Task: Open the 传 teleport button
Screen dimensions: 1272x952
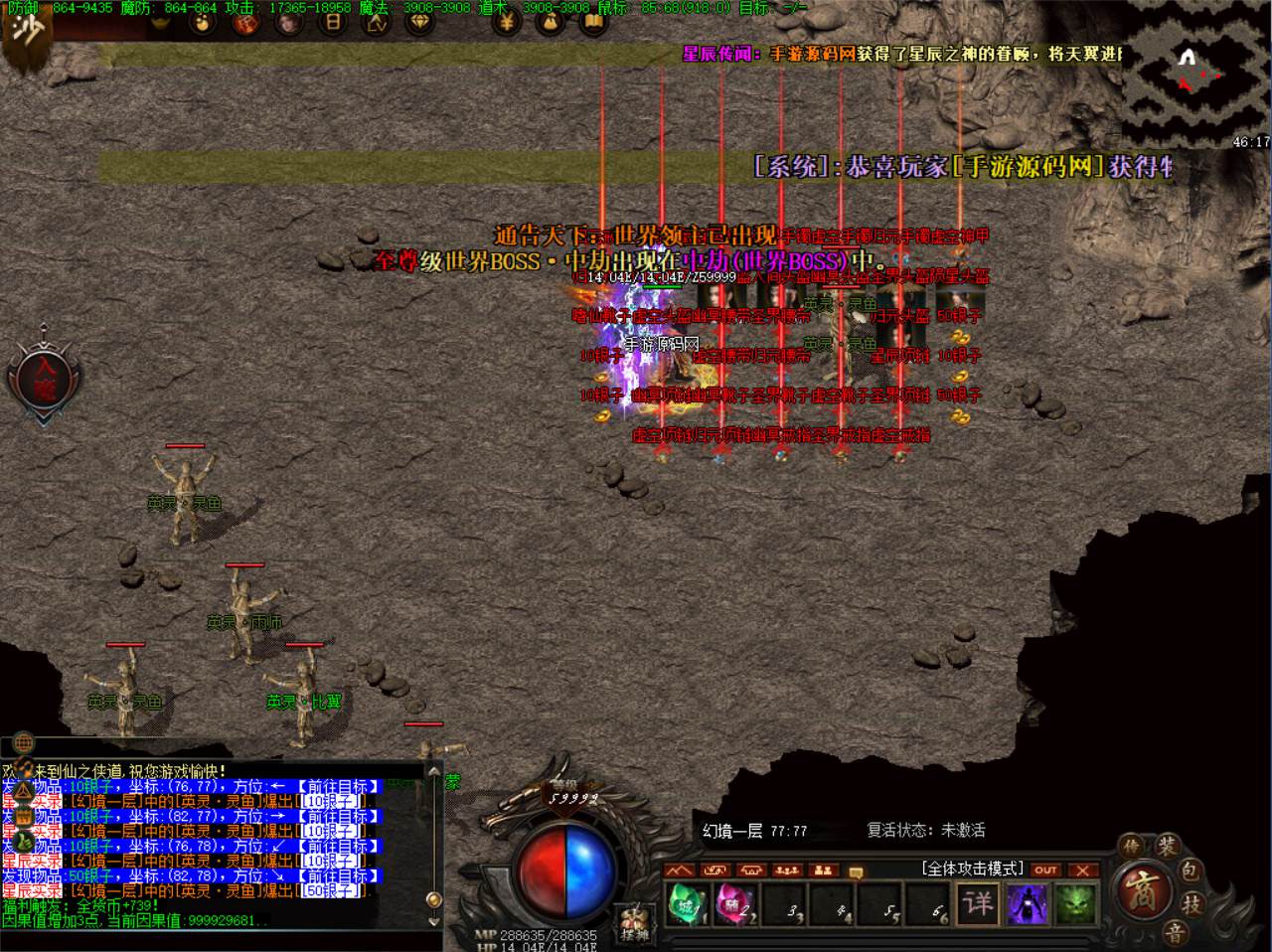Action: (1132, 847)
